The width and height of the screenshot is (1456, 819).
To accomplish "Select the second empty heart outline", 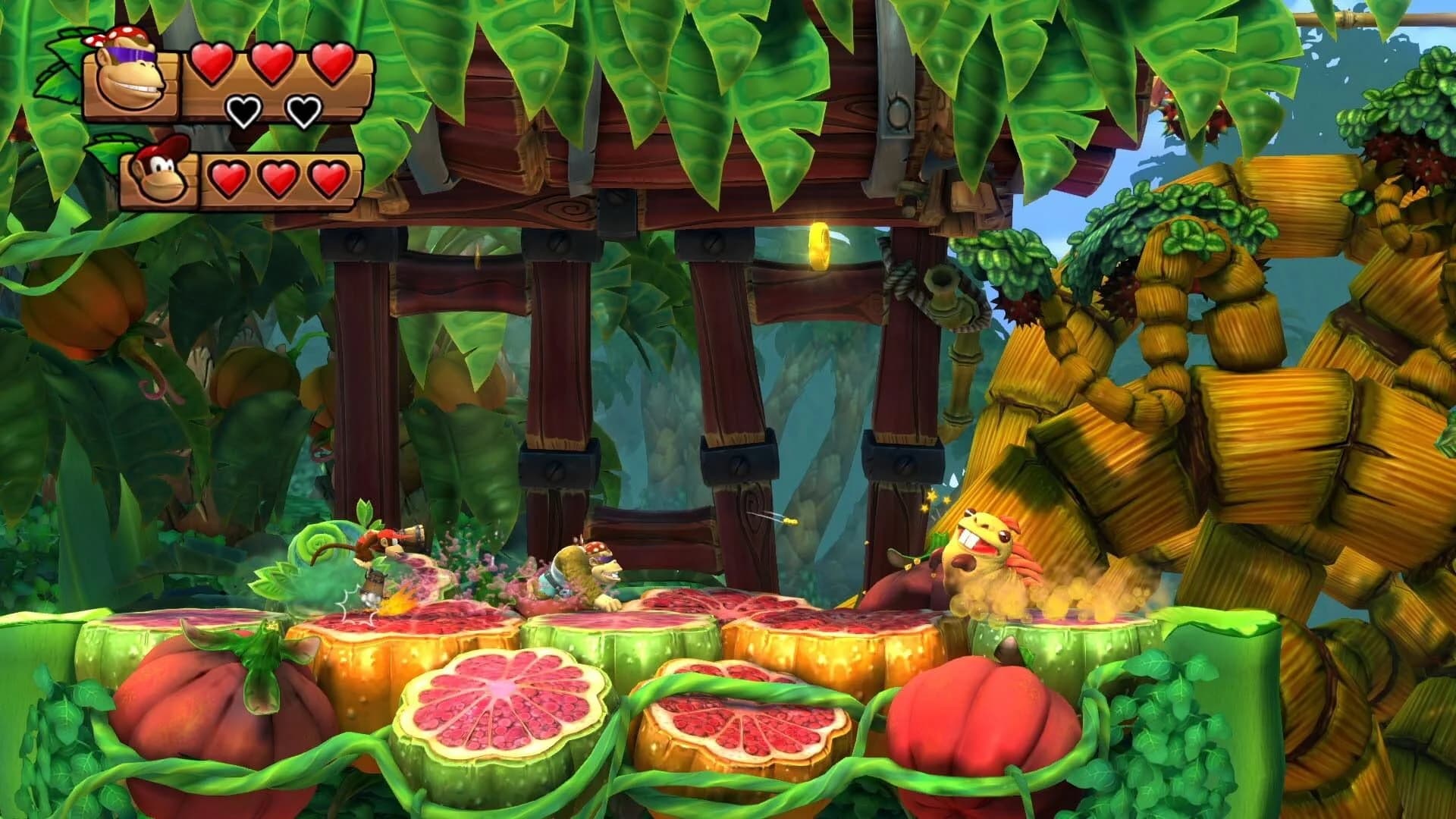I will click(302, 111).
